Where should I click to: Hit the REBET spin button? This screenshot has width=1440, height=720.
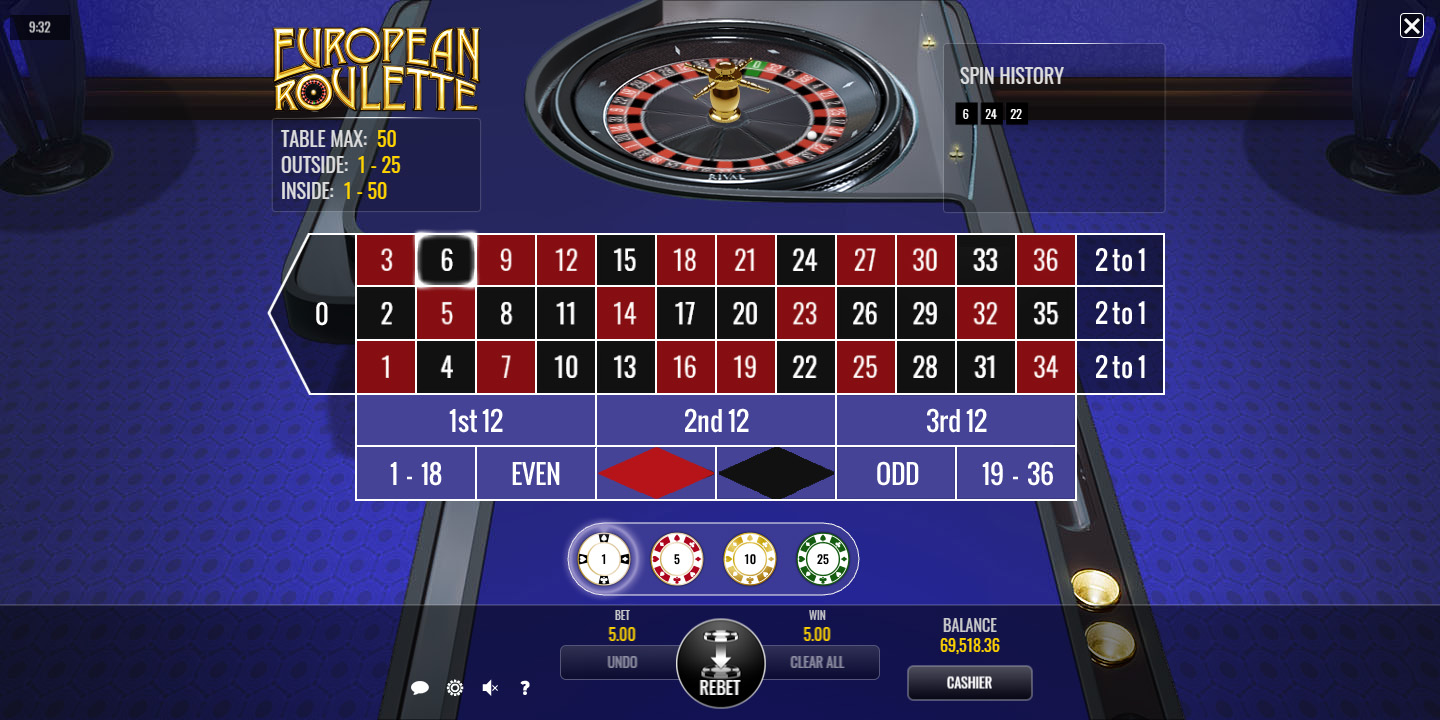click(x=720, y=664)
